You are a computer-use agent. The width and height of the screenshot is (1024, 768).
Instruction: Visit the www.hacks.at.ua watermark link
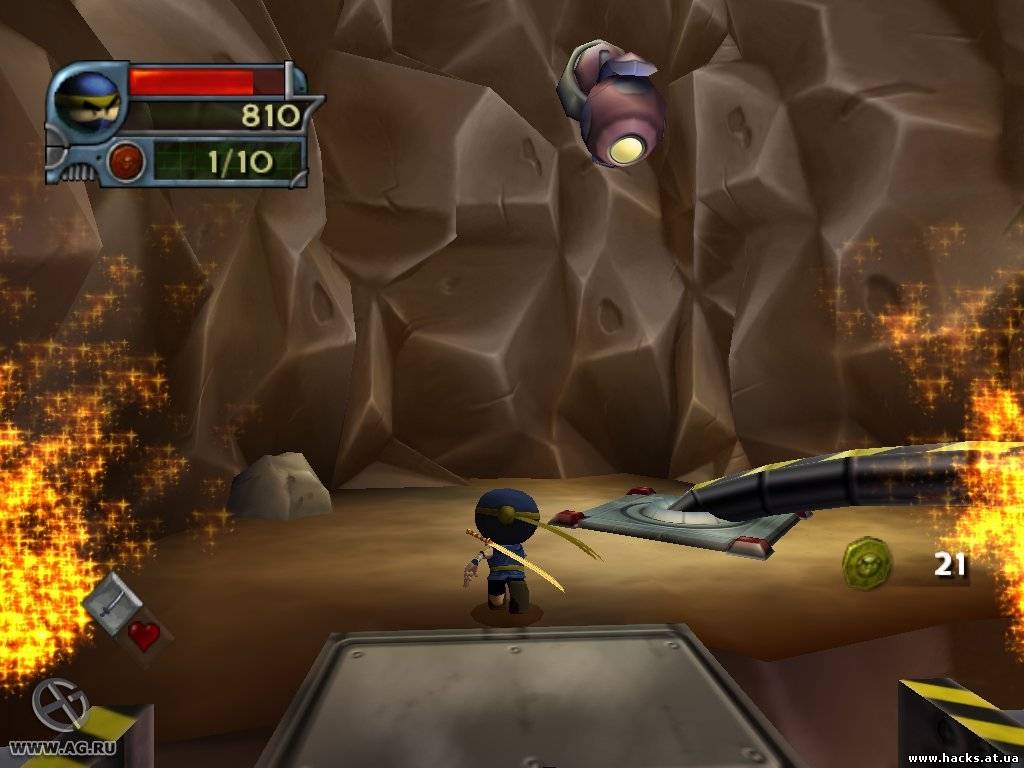click(x=961, y=757)
